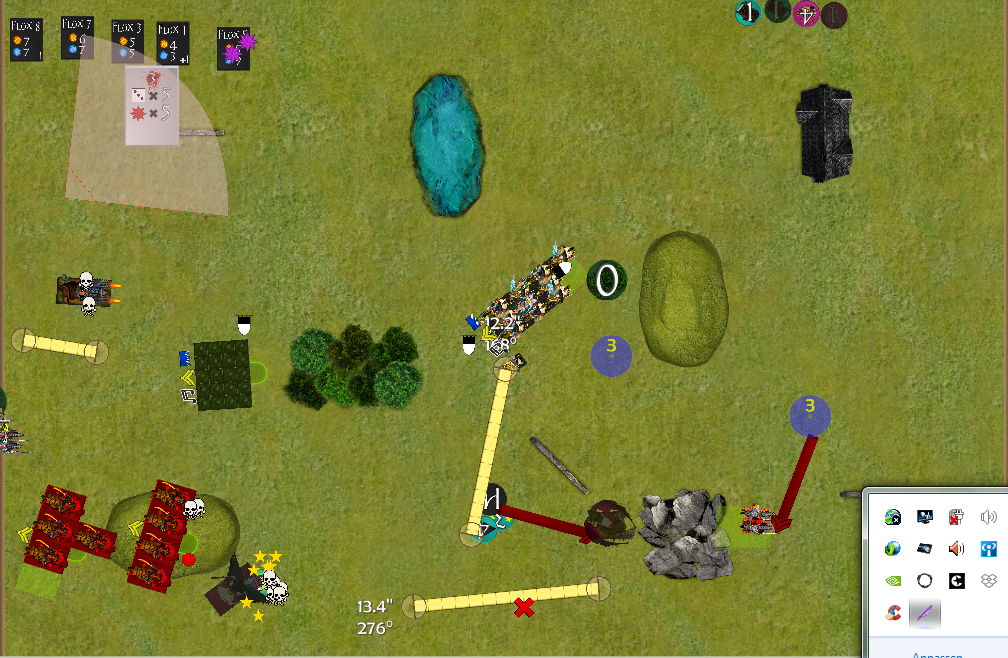Click the bright pink round token

[805, 14]
